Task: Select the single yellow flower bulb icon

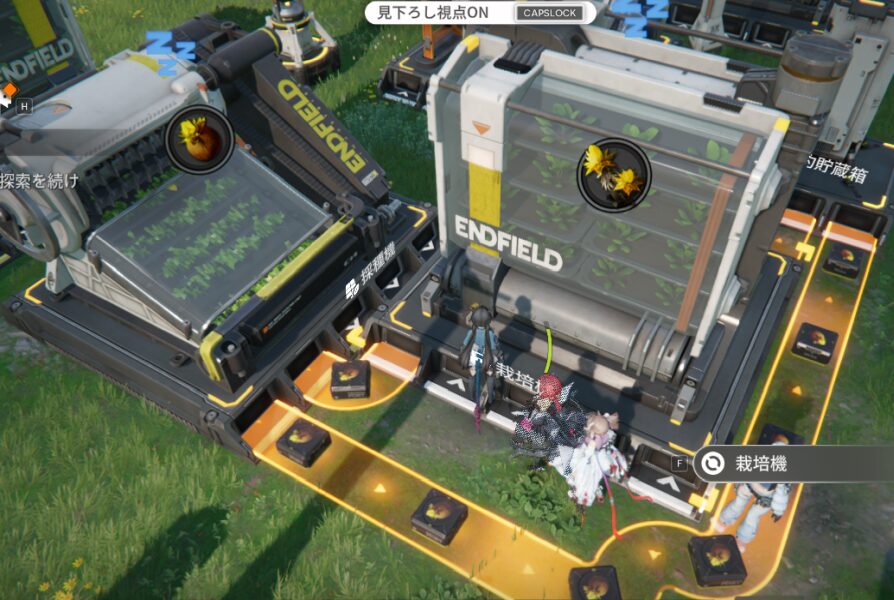Action: point(199,139)
